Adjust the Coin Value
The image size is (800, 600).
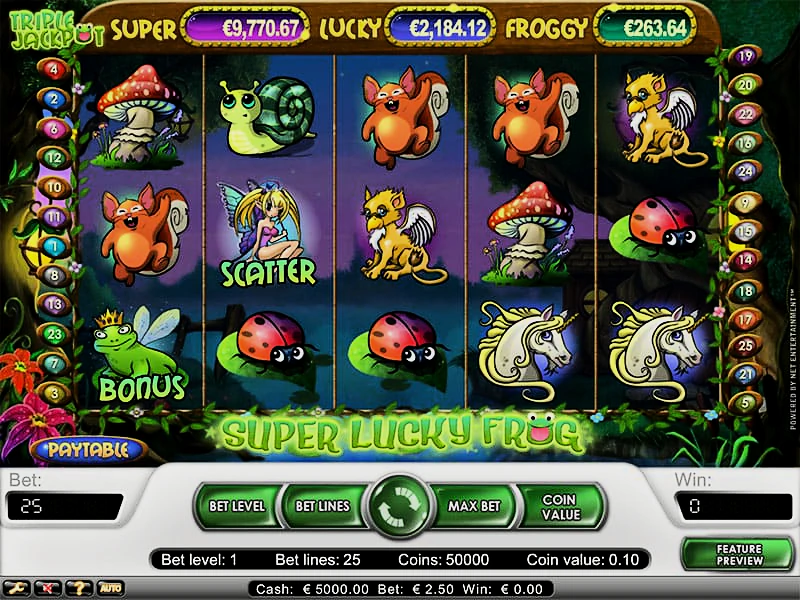560,506
